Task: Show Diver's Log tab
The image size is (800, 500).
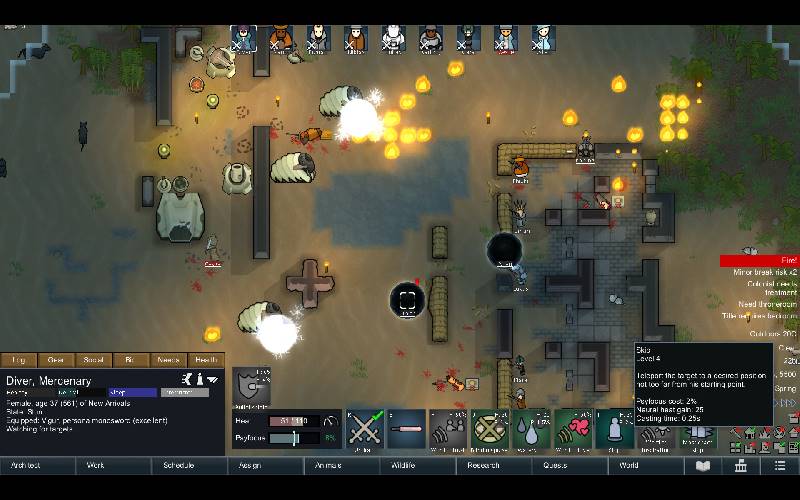Action: [x=19, y=360]
